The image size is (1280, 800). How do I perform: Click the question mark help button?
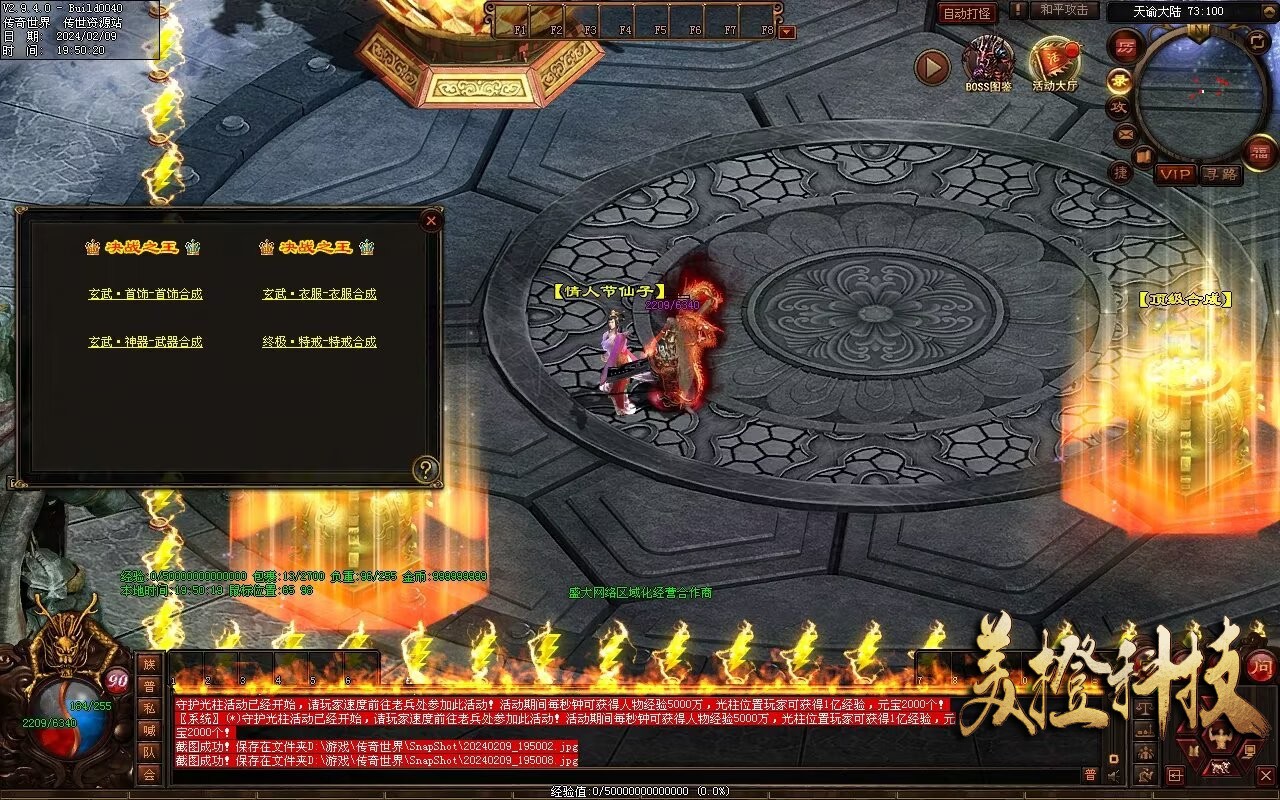coord(427,468)
